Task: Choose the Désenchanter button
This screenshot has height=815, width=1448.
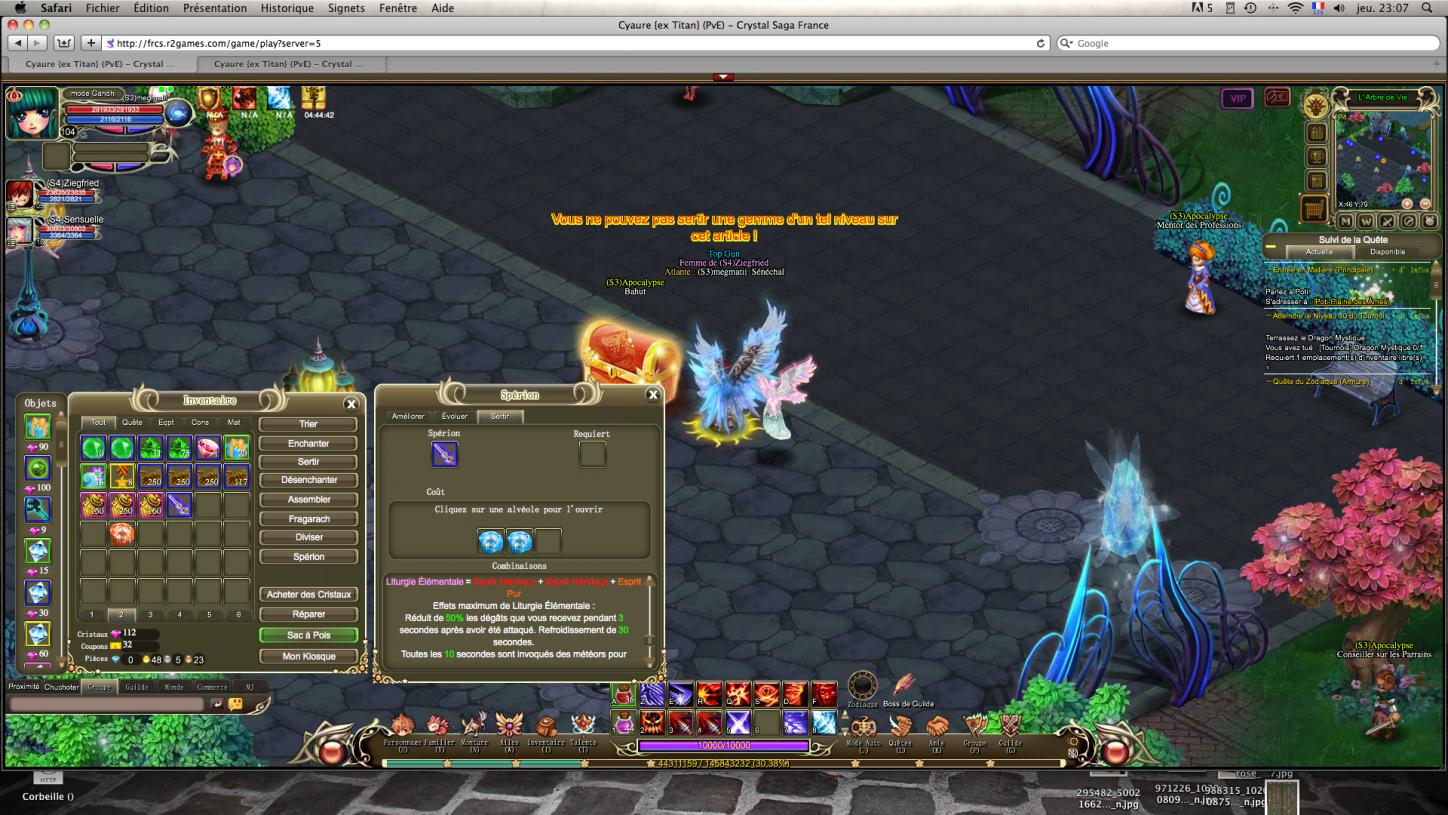Action: click(x=308, y=480)
